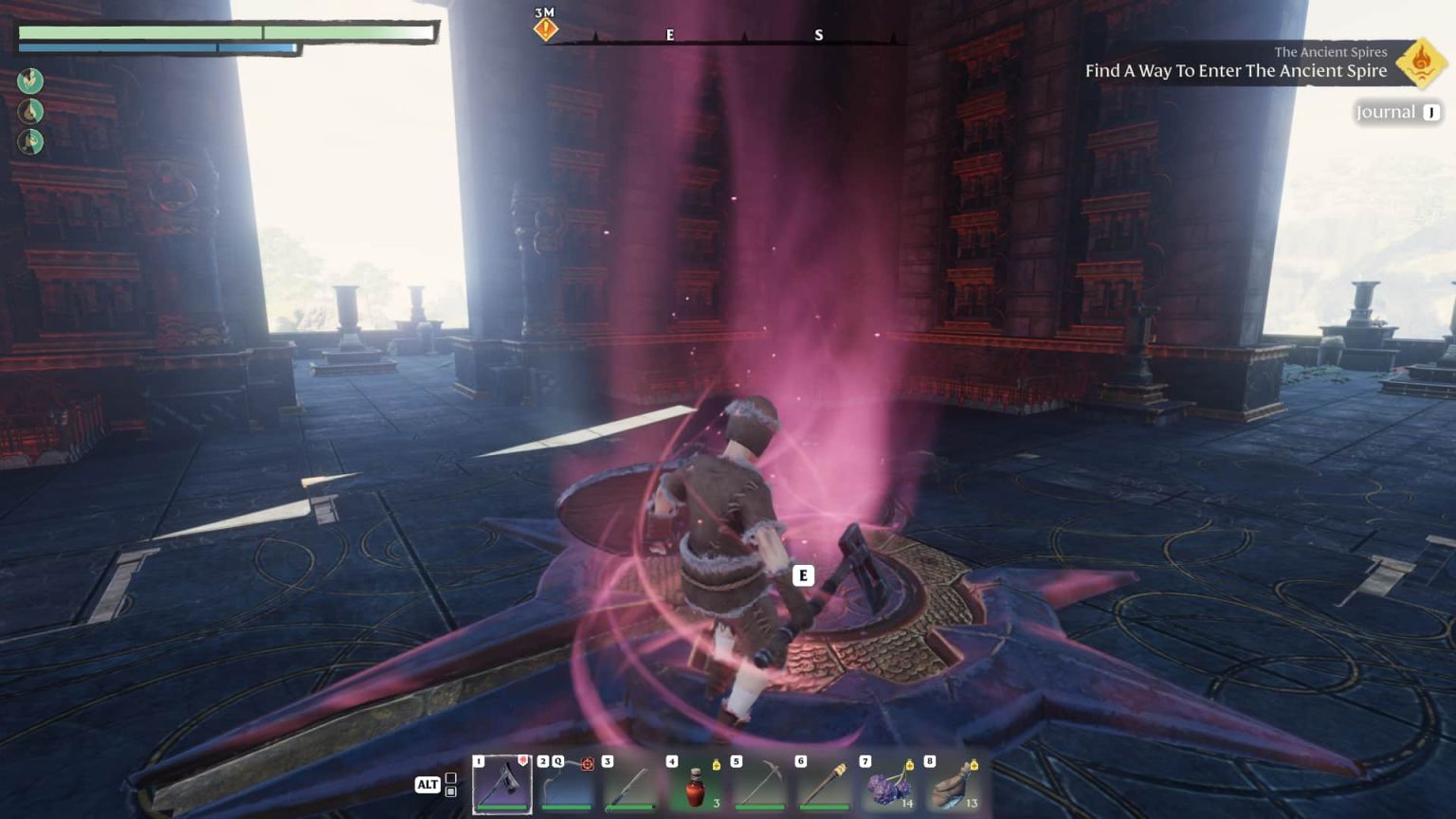1456x819 pixels.
Task: Expand the second buff indicator on left edge
Action: (30, 110)
